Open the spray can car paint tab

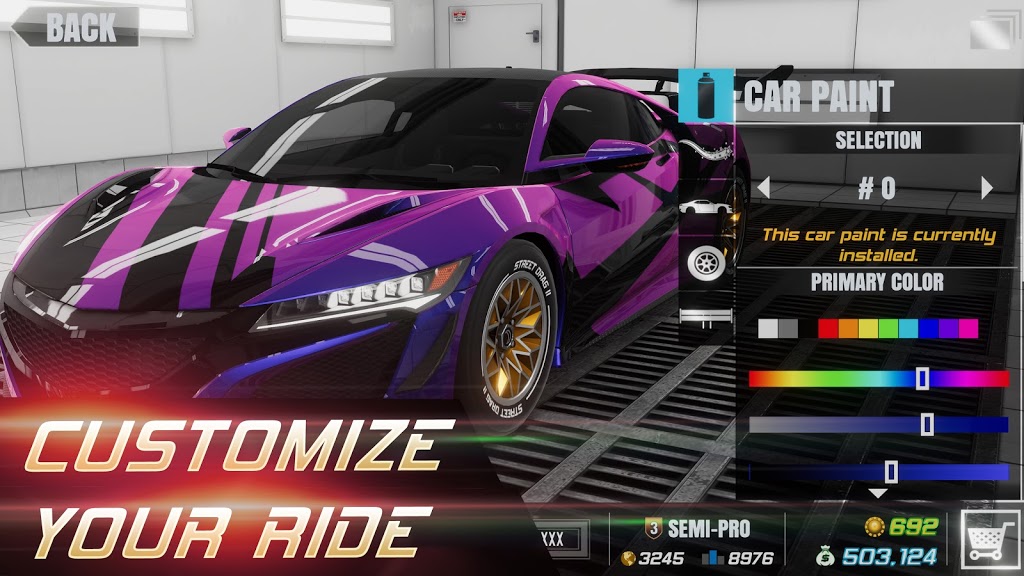click(707, 96)
